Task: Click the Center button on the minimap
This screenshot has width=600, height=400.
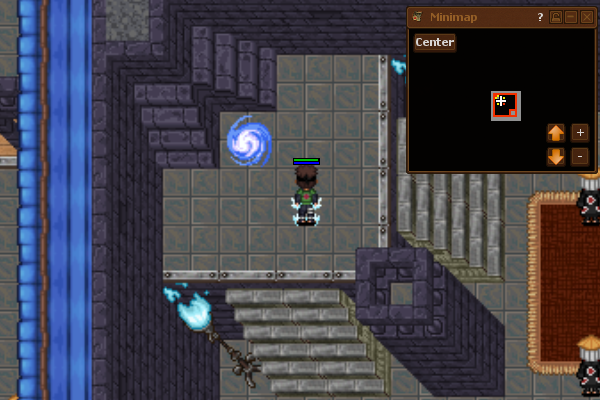Action: point(435,42)
